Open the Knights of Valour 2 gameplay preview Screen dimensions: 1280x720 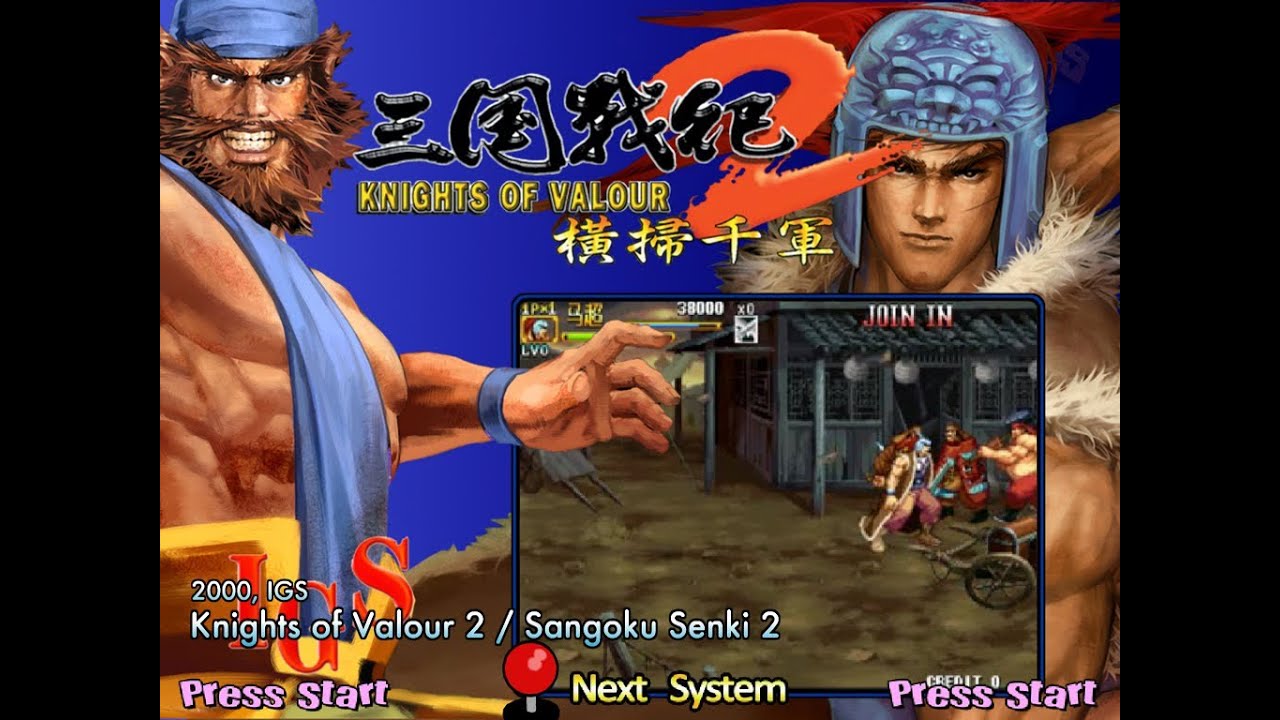pos(778,493)
